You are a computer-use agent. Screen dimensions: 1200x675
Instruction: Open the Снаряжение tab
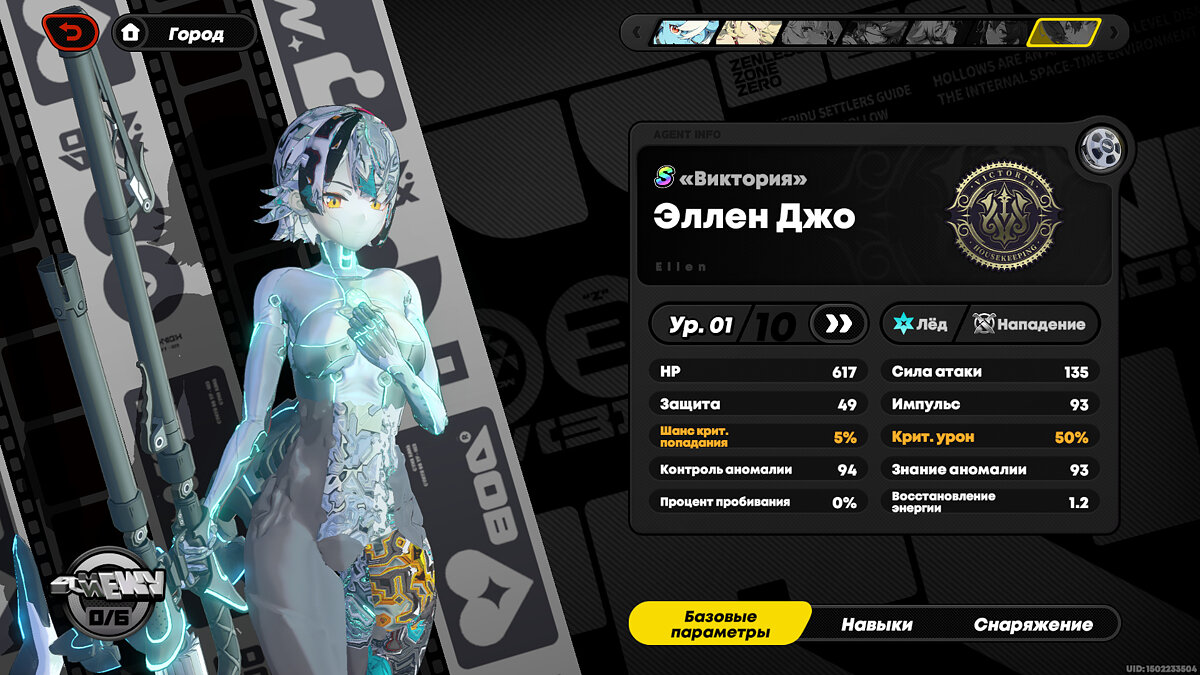(x=1033, y=624)
